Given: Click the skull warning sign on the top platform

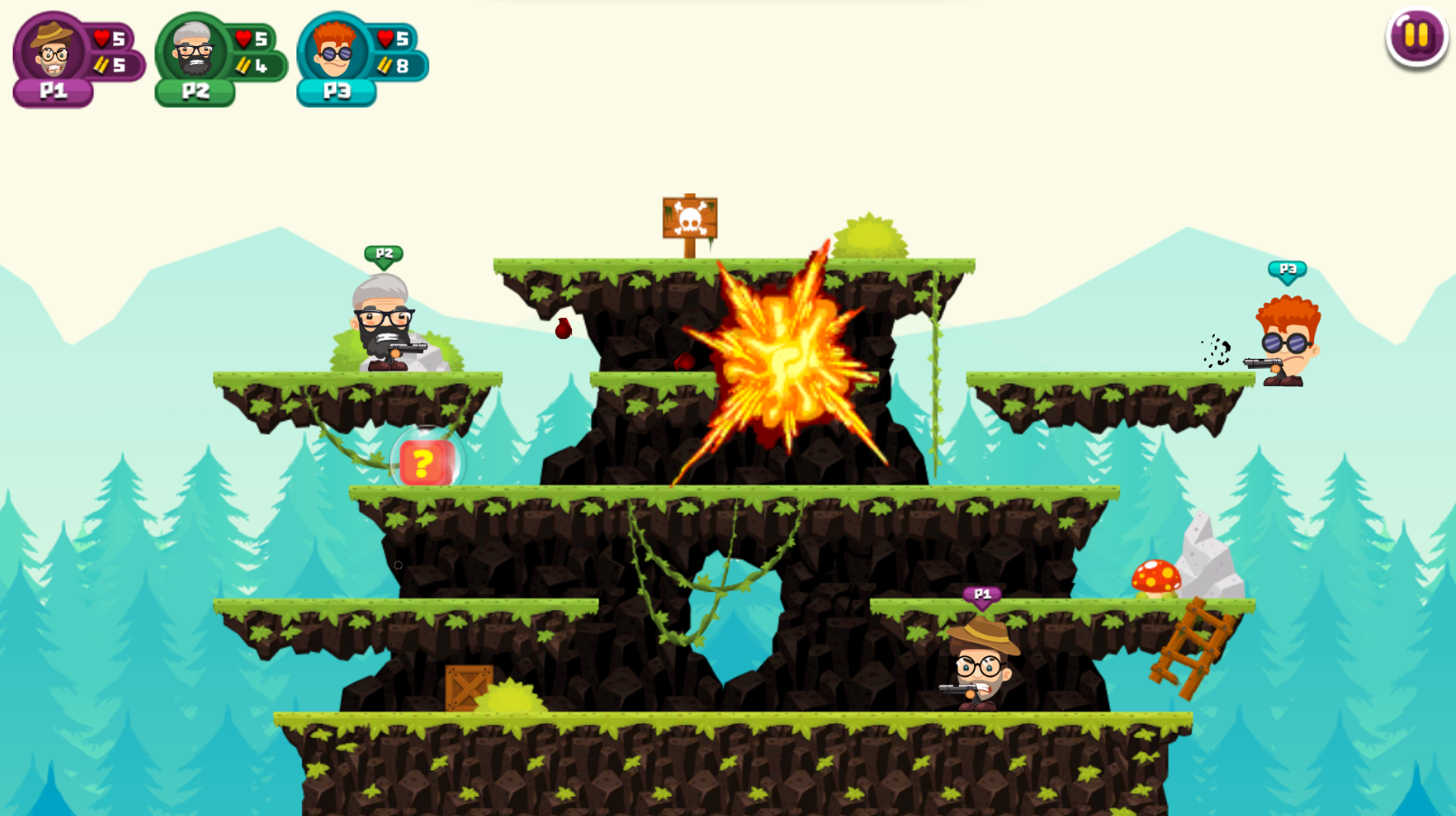Looking at the screenshot, I should 690,217.
